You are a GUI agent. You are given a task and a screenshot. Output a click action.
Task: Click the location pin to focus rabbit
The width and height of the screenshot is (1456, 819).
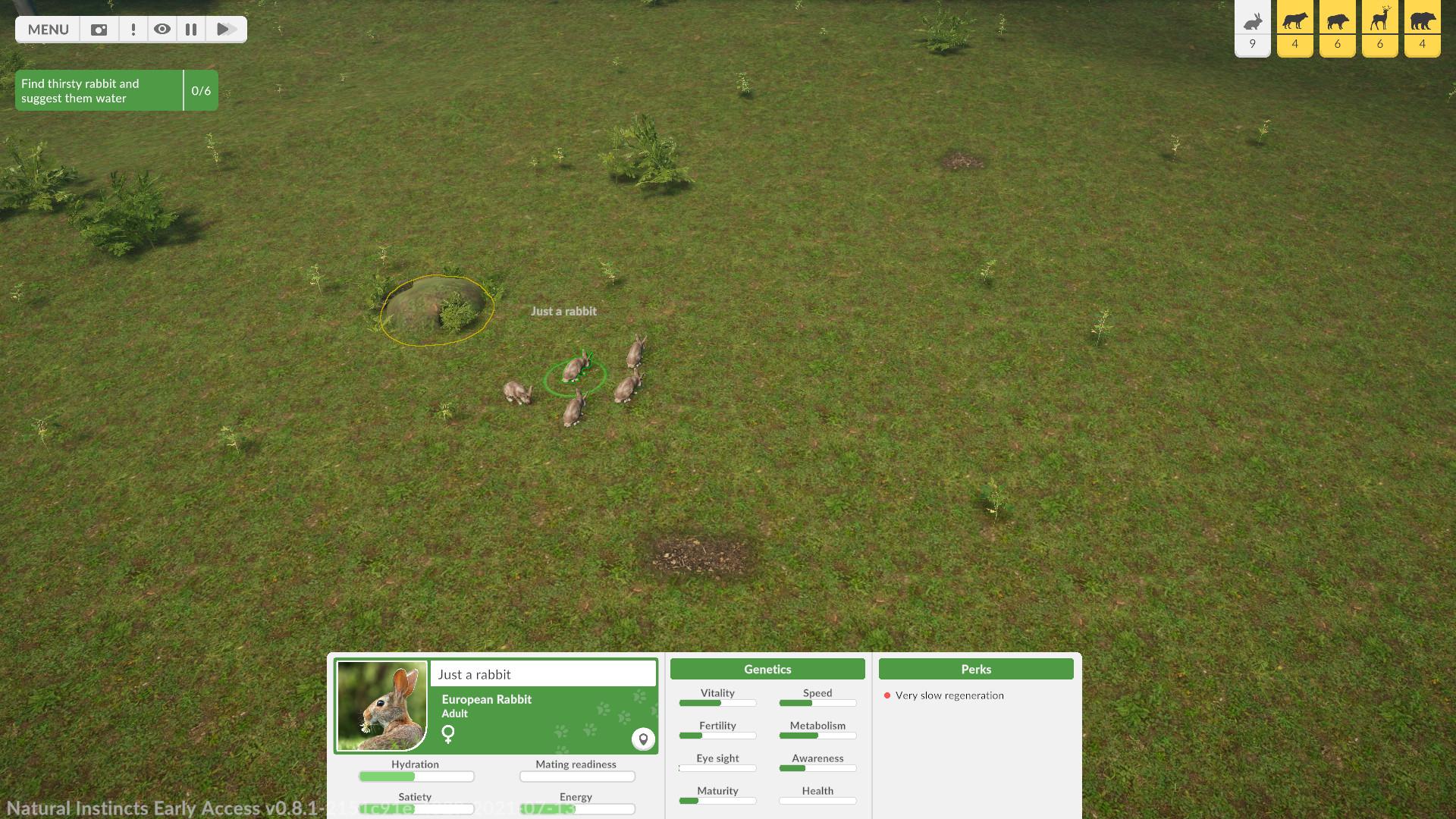643,739
